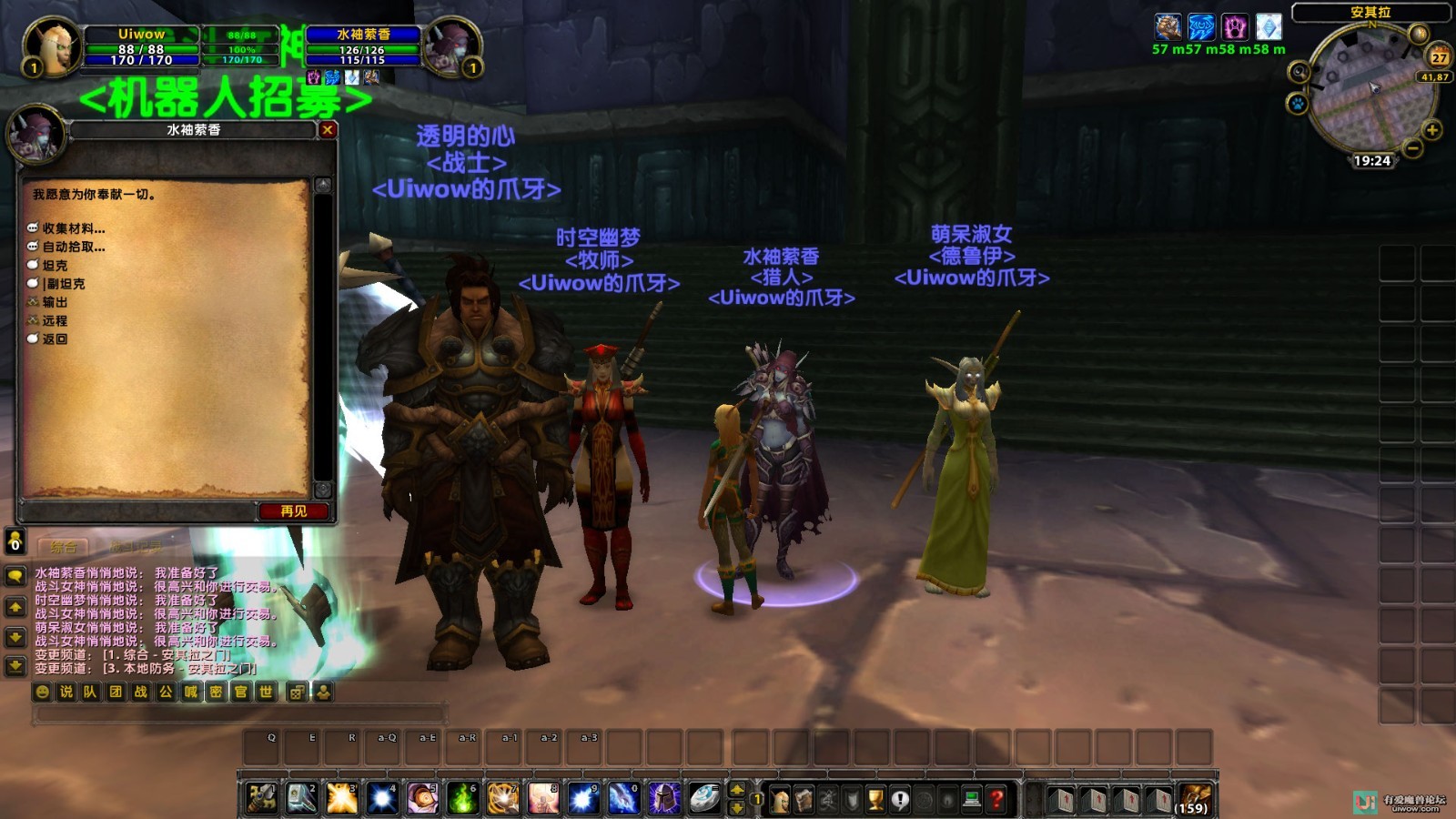The width and height of the screenshot is (1456, 819).
Task: Open the main backpack showing 159
Action: (1195, 799)
